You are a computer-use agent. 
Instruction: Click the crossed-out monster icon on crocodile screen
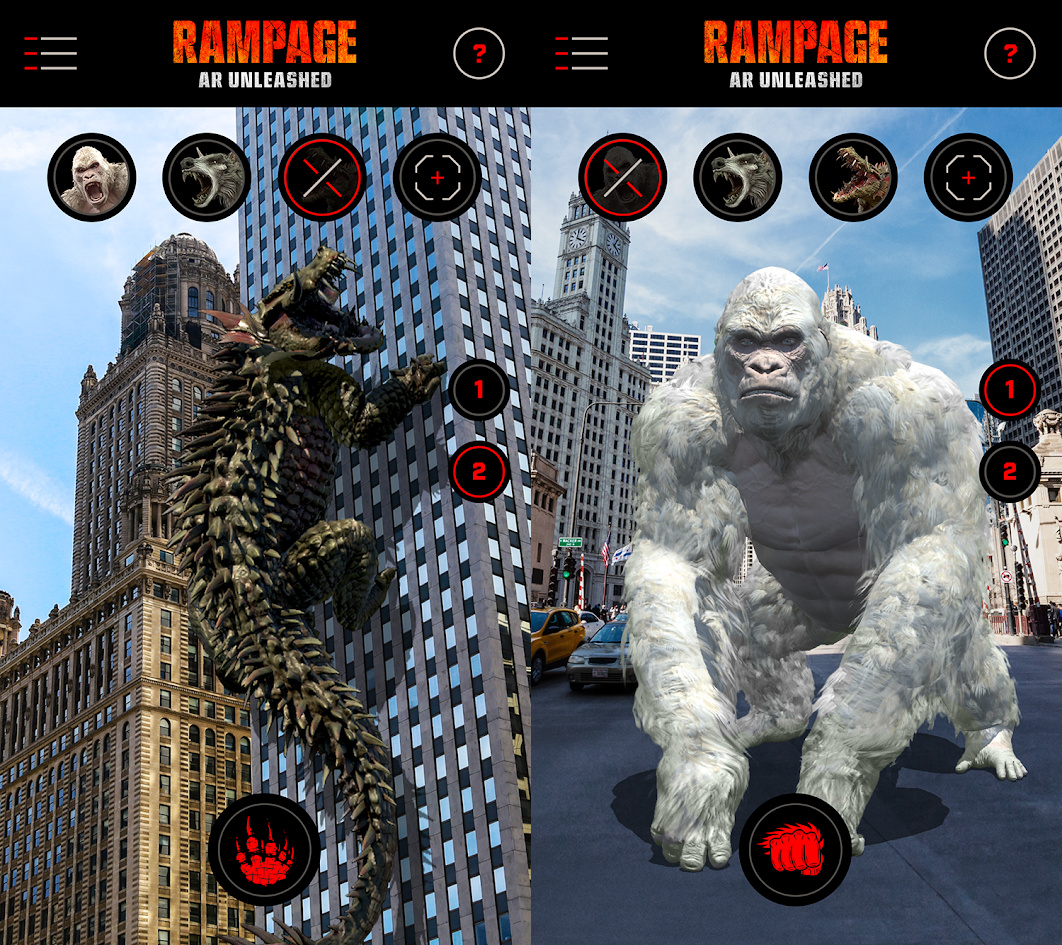[322, 178]
